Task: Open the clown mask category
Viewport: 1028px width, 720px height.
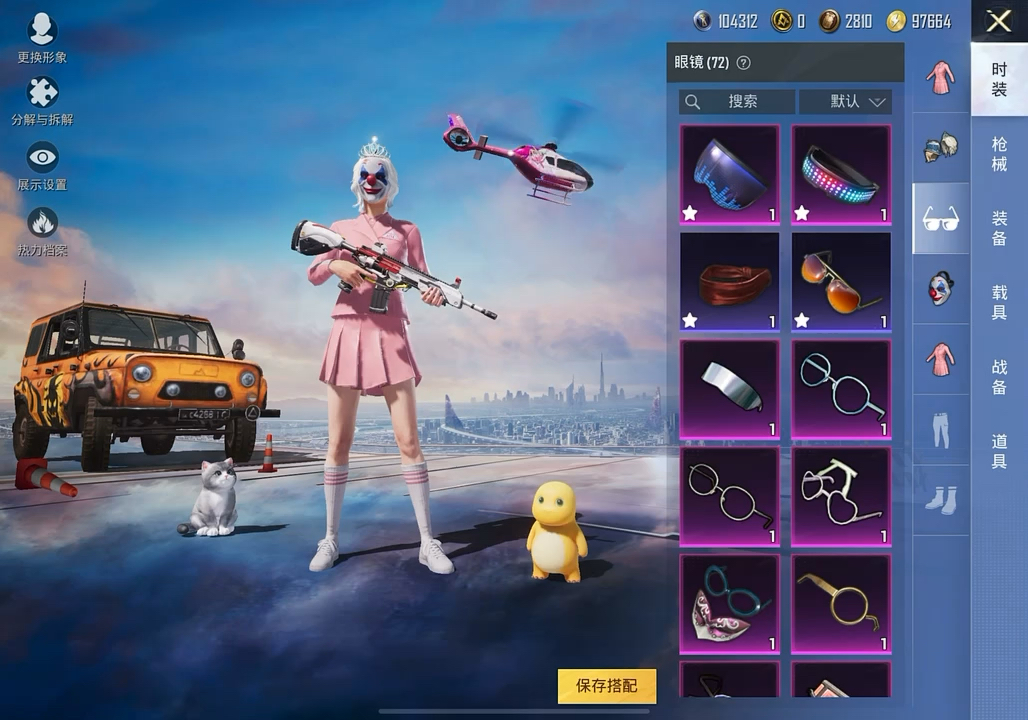Action: 940,289
